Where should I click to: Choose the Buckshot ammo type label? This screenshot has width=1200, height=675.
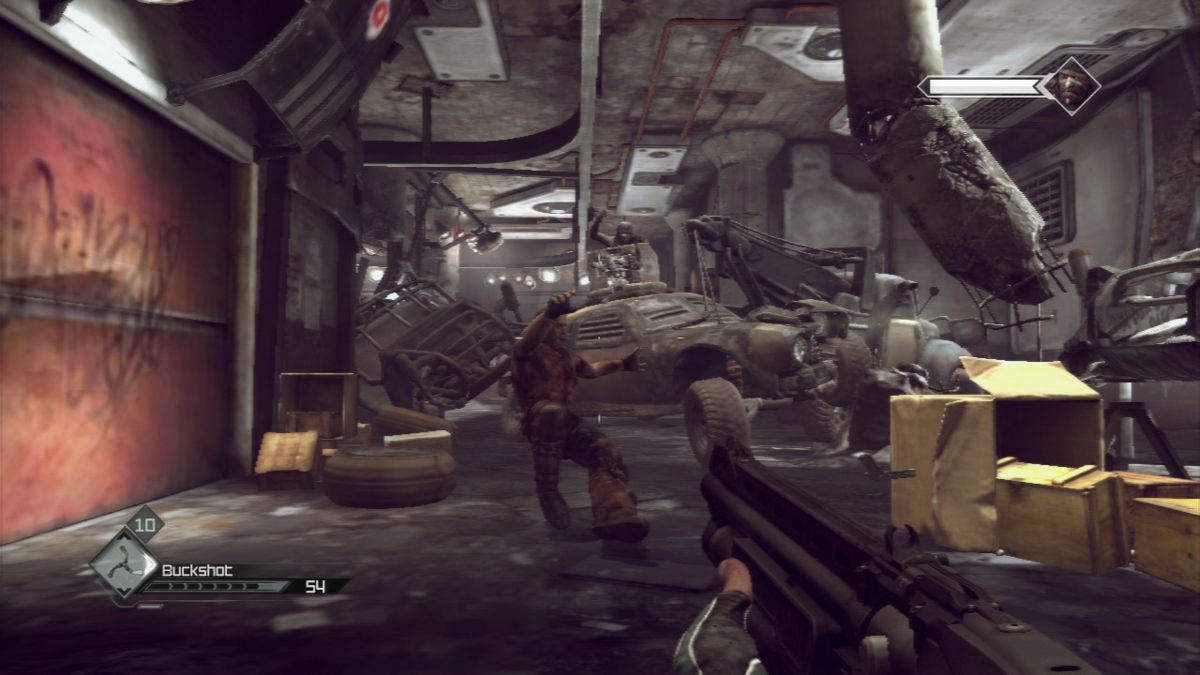point(197,570)
